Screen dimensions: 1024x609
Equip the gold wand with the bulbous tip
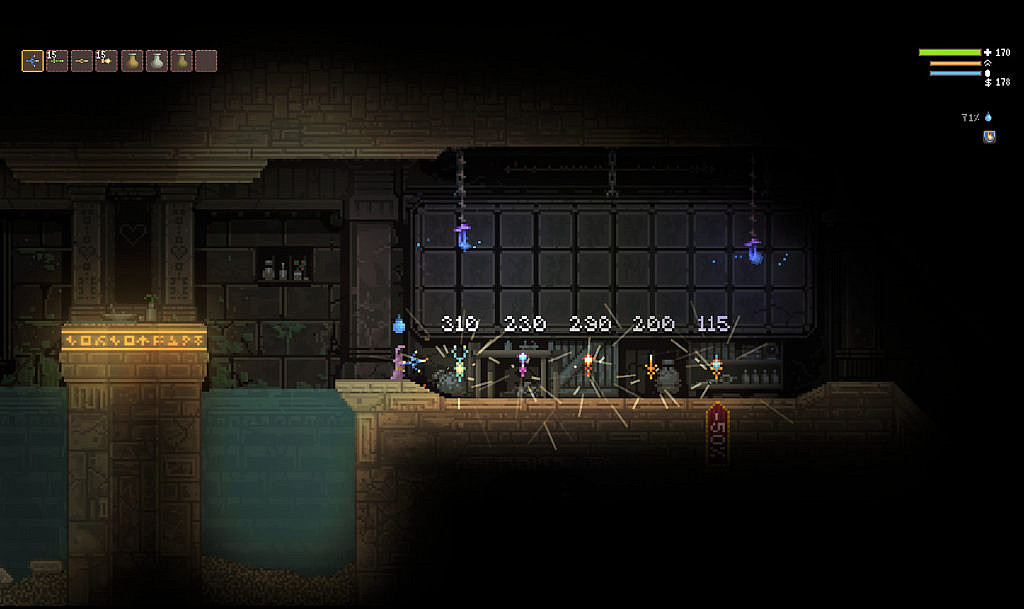[106, 61]
